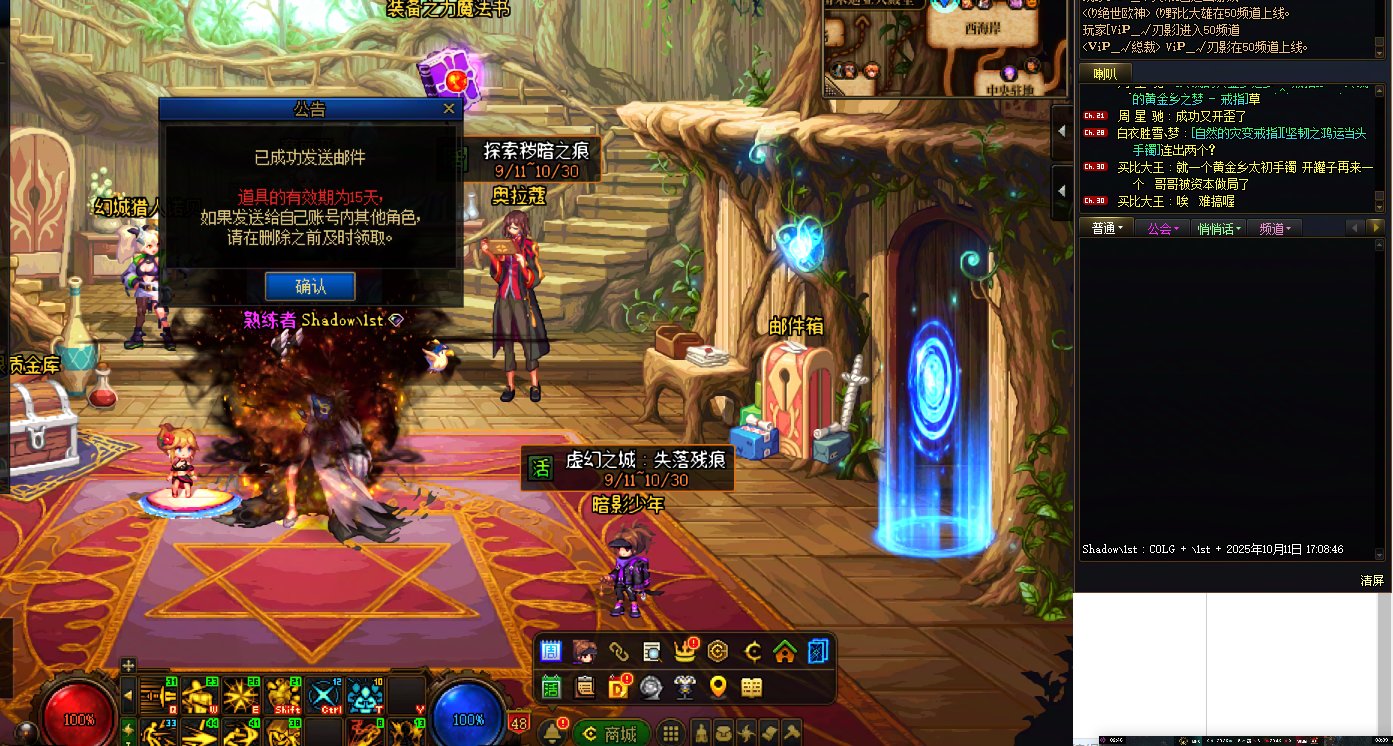The image size is (1393, 746).
Task: Select the golden crown icon
Action: coord(685,652)
